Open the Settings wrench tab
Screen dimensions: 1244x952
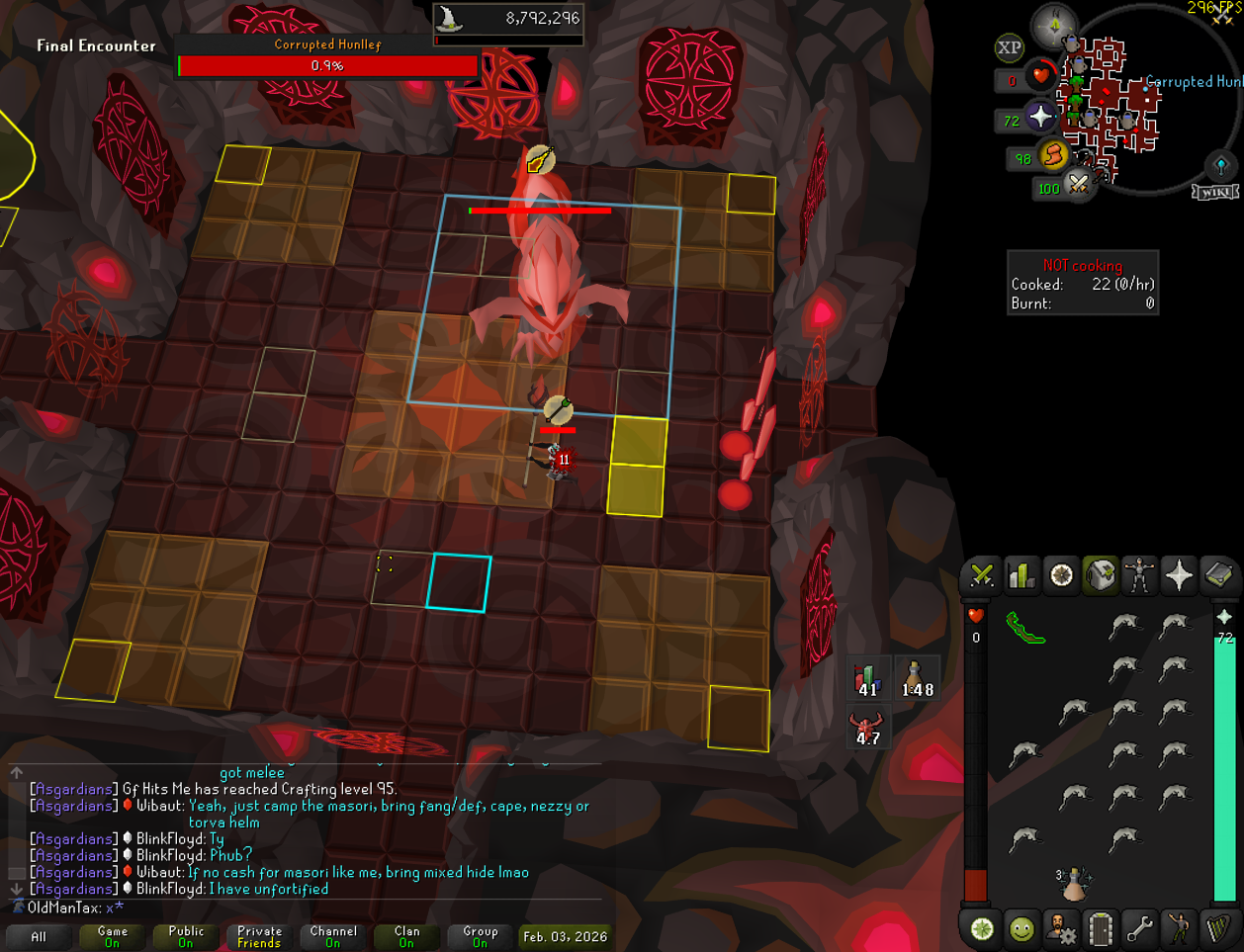1139,929
